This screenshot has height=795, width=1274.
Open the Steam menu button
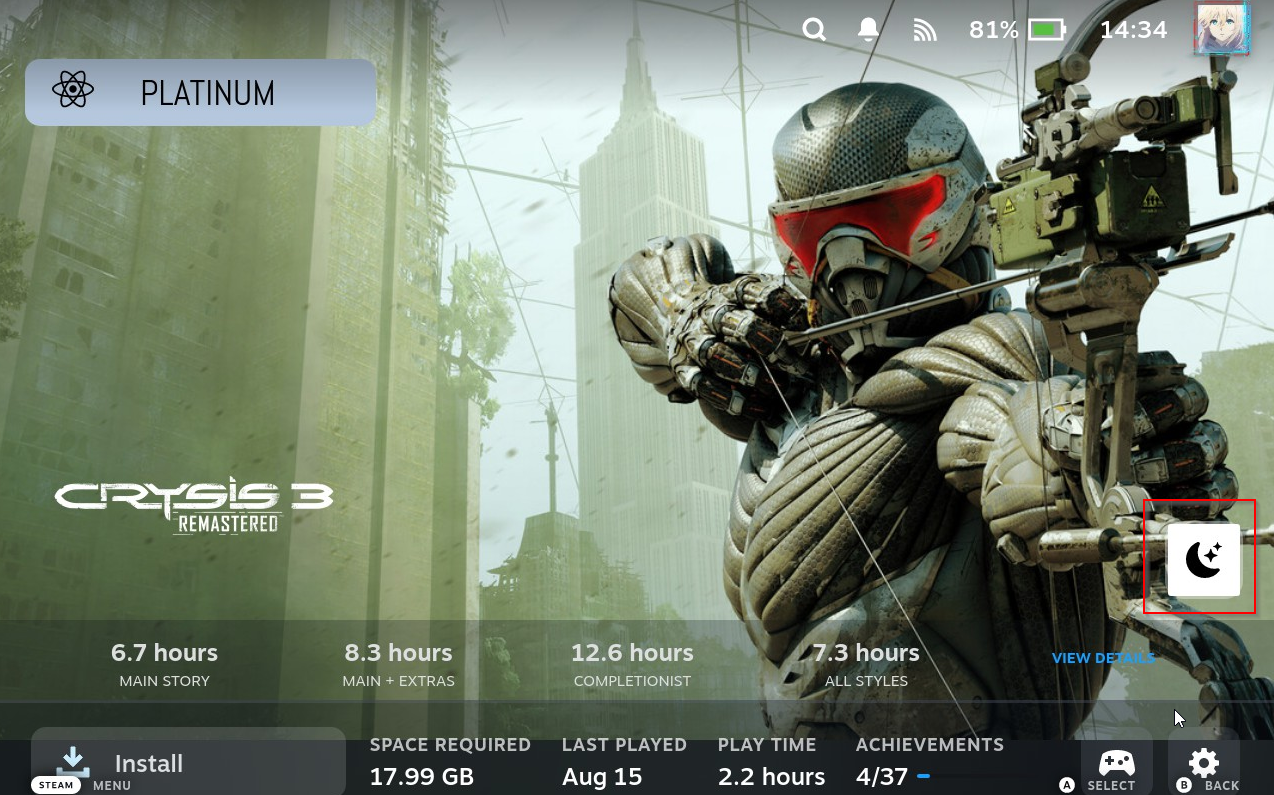click(x=56, y=785)
